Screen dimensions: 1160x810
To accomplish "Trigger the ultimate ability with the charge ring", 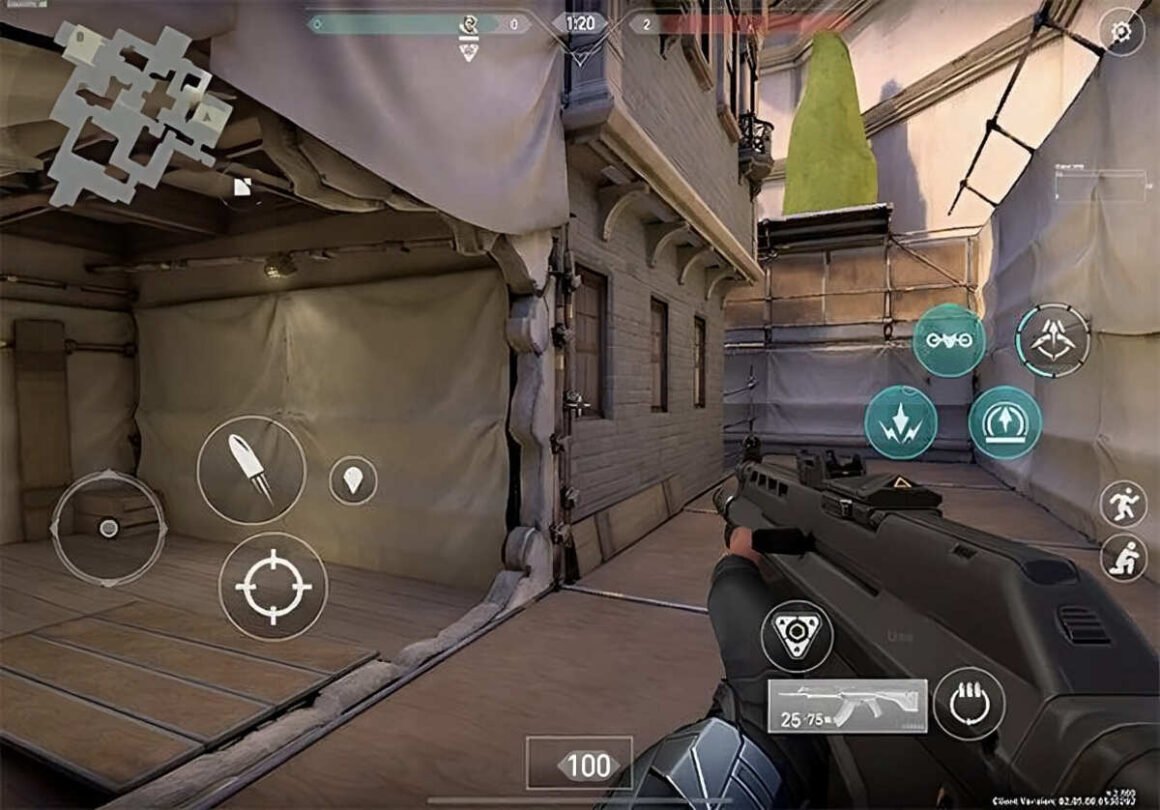I will click(x=1052, y=341).
